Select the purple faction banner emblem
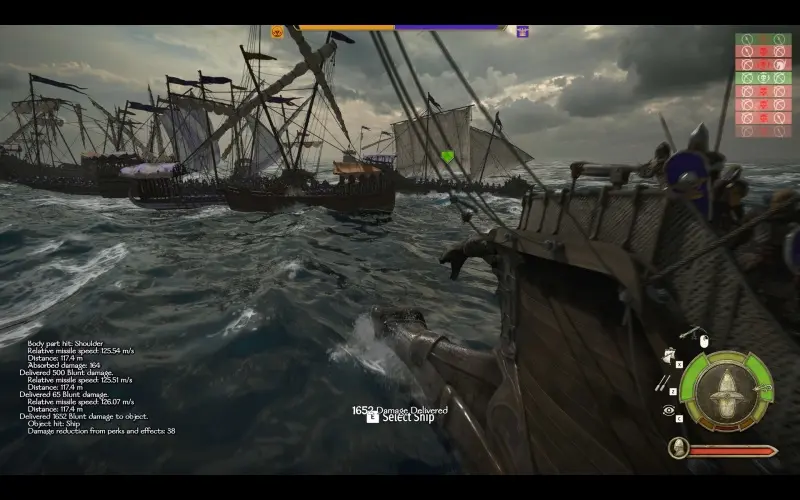 522,32
